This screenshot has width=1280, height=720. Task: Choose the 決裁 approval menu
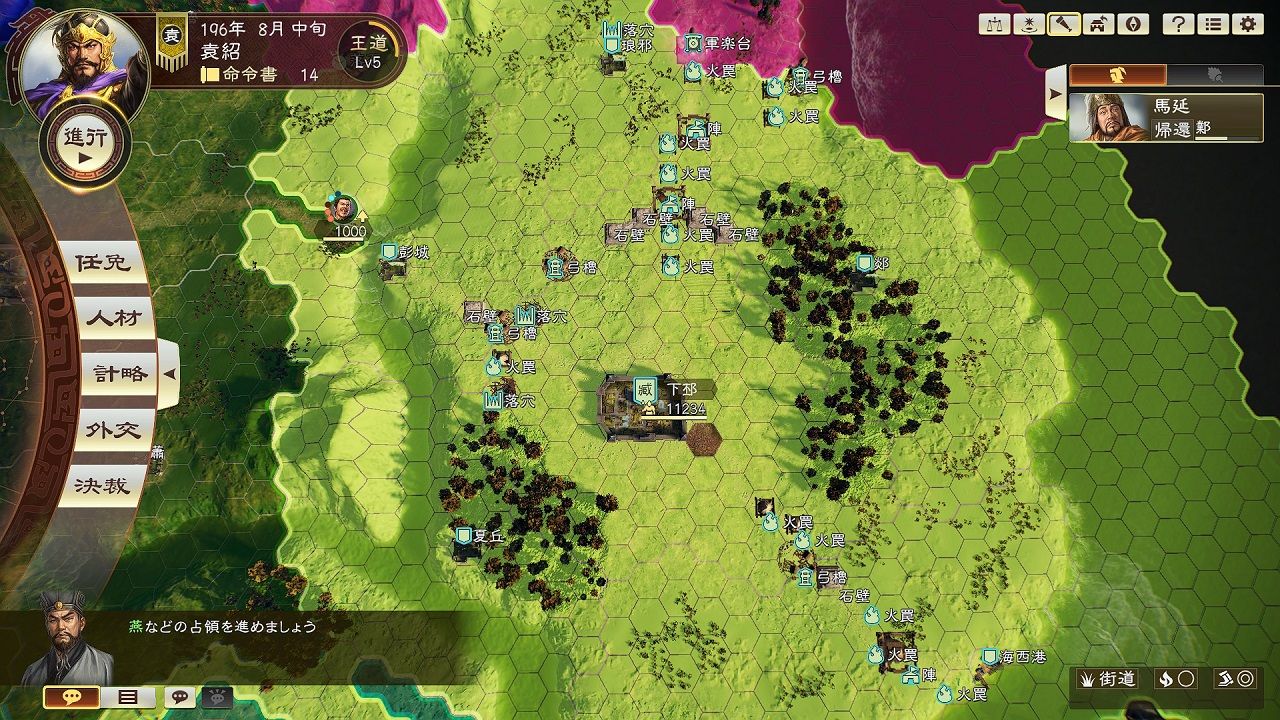pos(103,486)
